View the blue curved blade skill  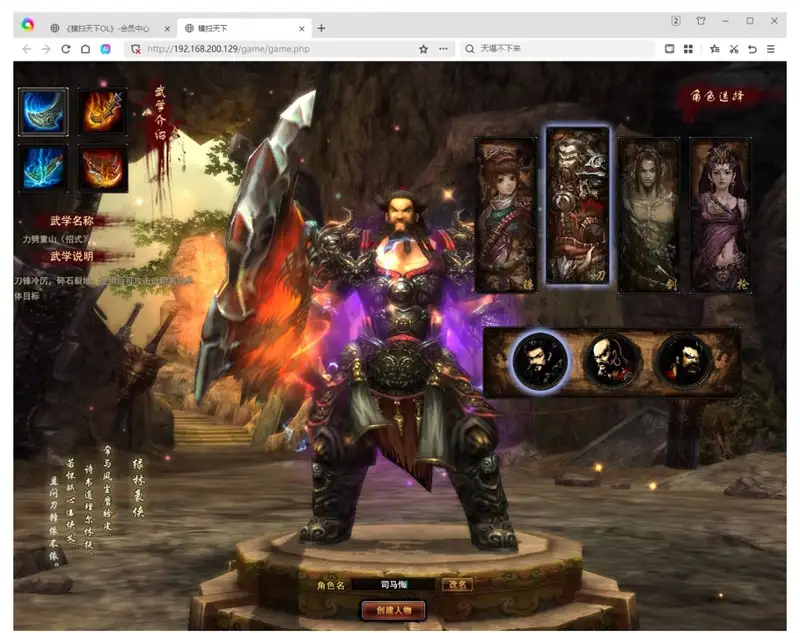pos(43,112)
